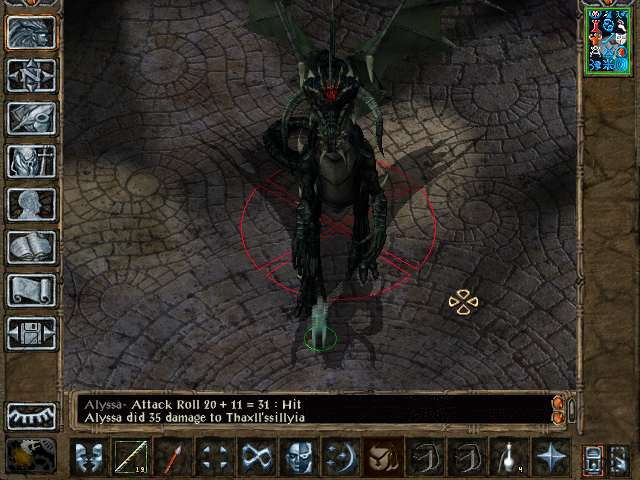Open the options menu floppy disk

[31, 333]
